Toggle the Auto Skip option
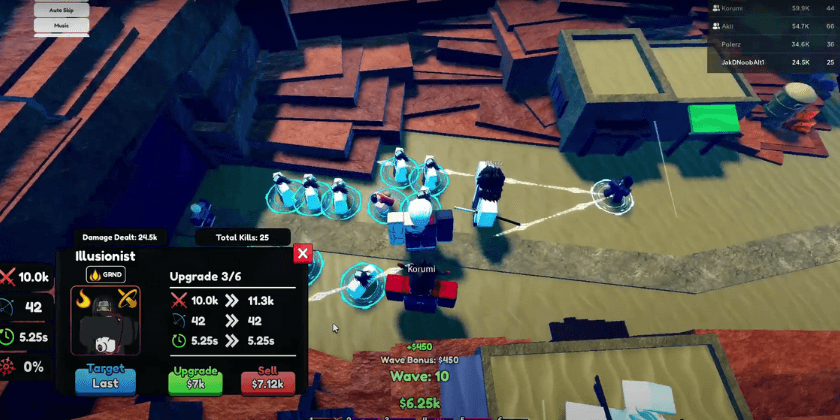 tap(62, 10)
